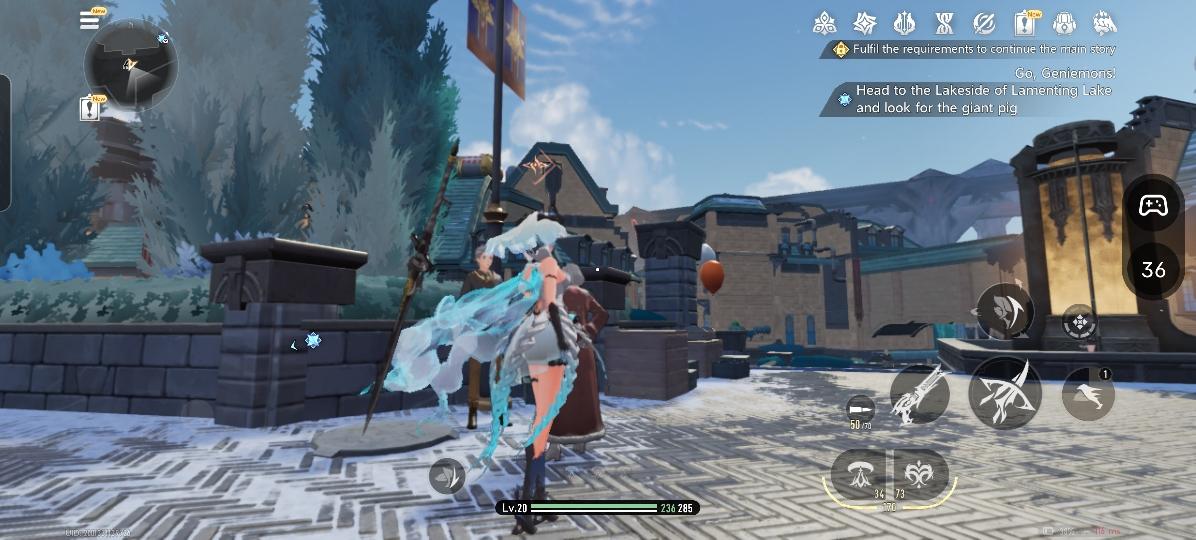Use the ornate rifle weapon skill
Screen dimensions: 1196x540
pyautogui.click(x=919, y=394)
